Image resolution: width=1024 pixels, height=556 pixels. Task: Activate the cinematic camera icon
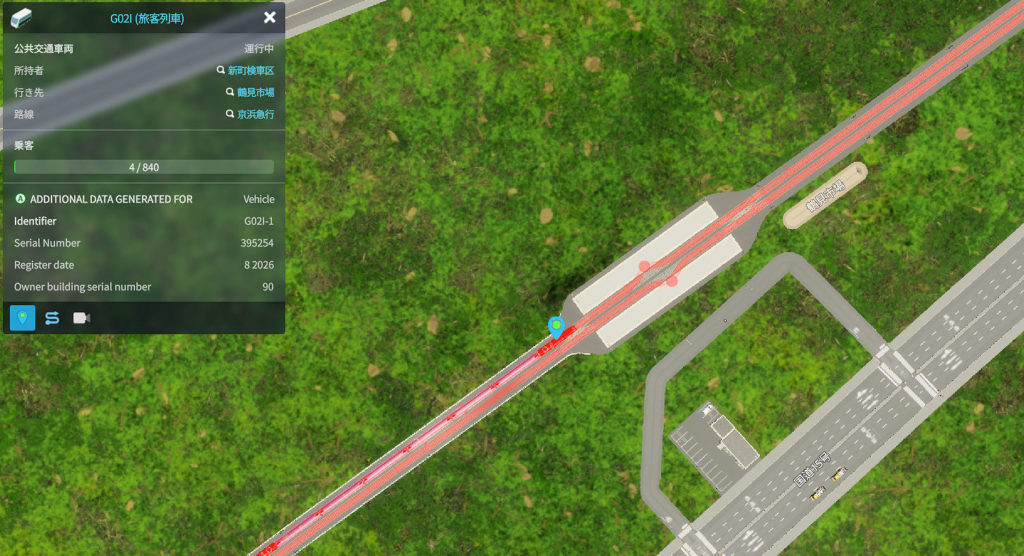(81, 318)
